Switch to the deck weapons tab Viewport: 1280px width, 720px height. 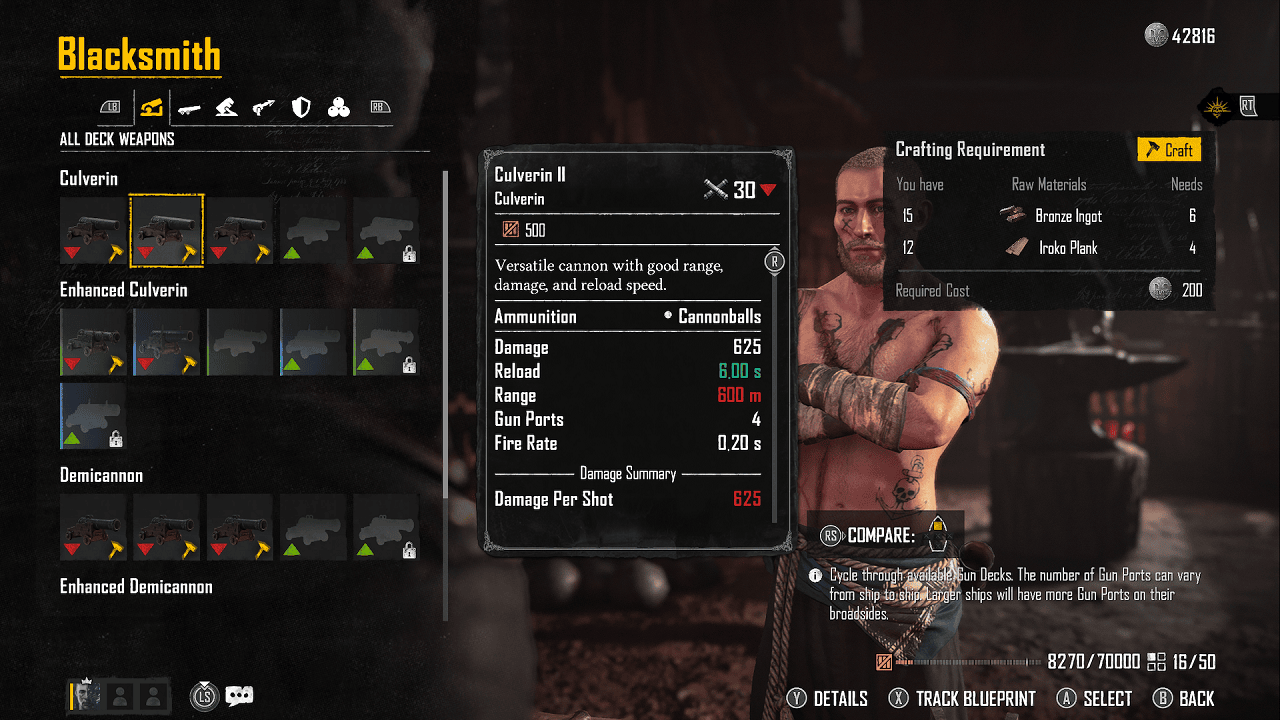151,107
